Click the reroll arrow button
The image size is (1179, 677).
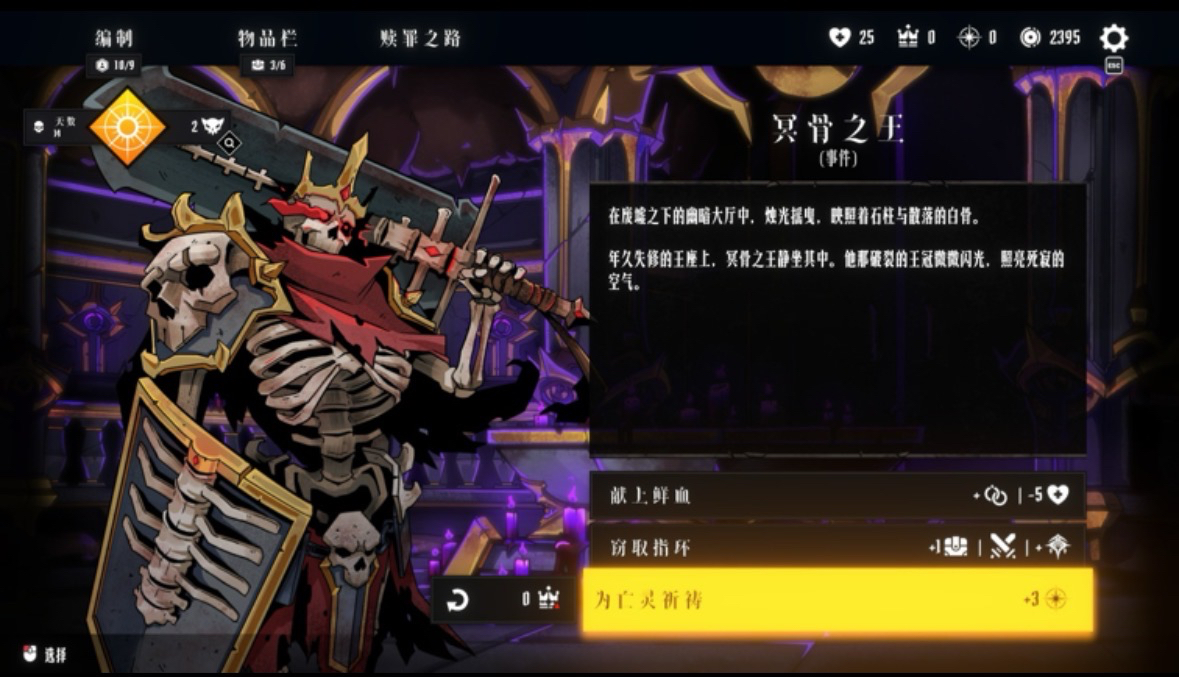(457, 600)
